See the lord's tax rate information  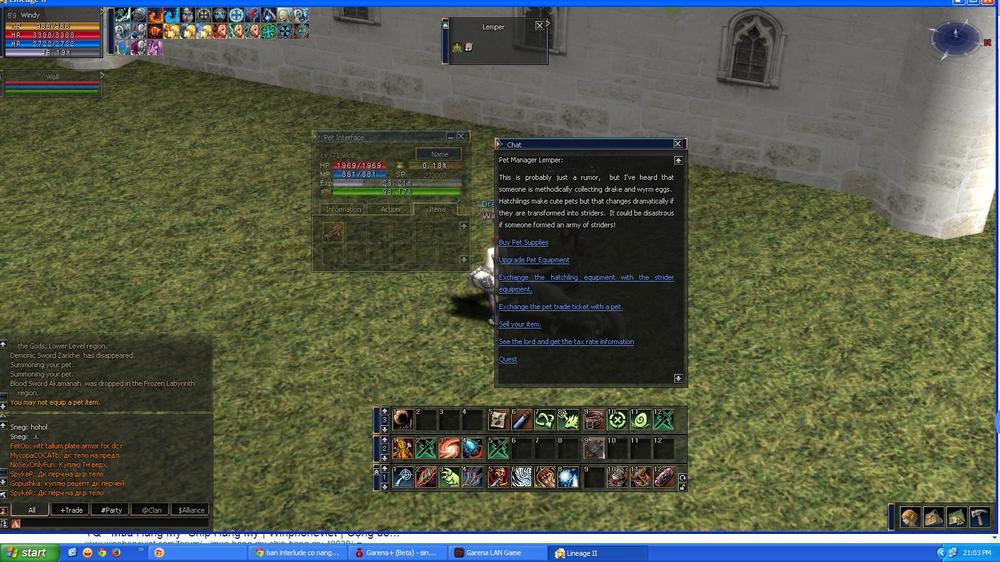566,342
